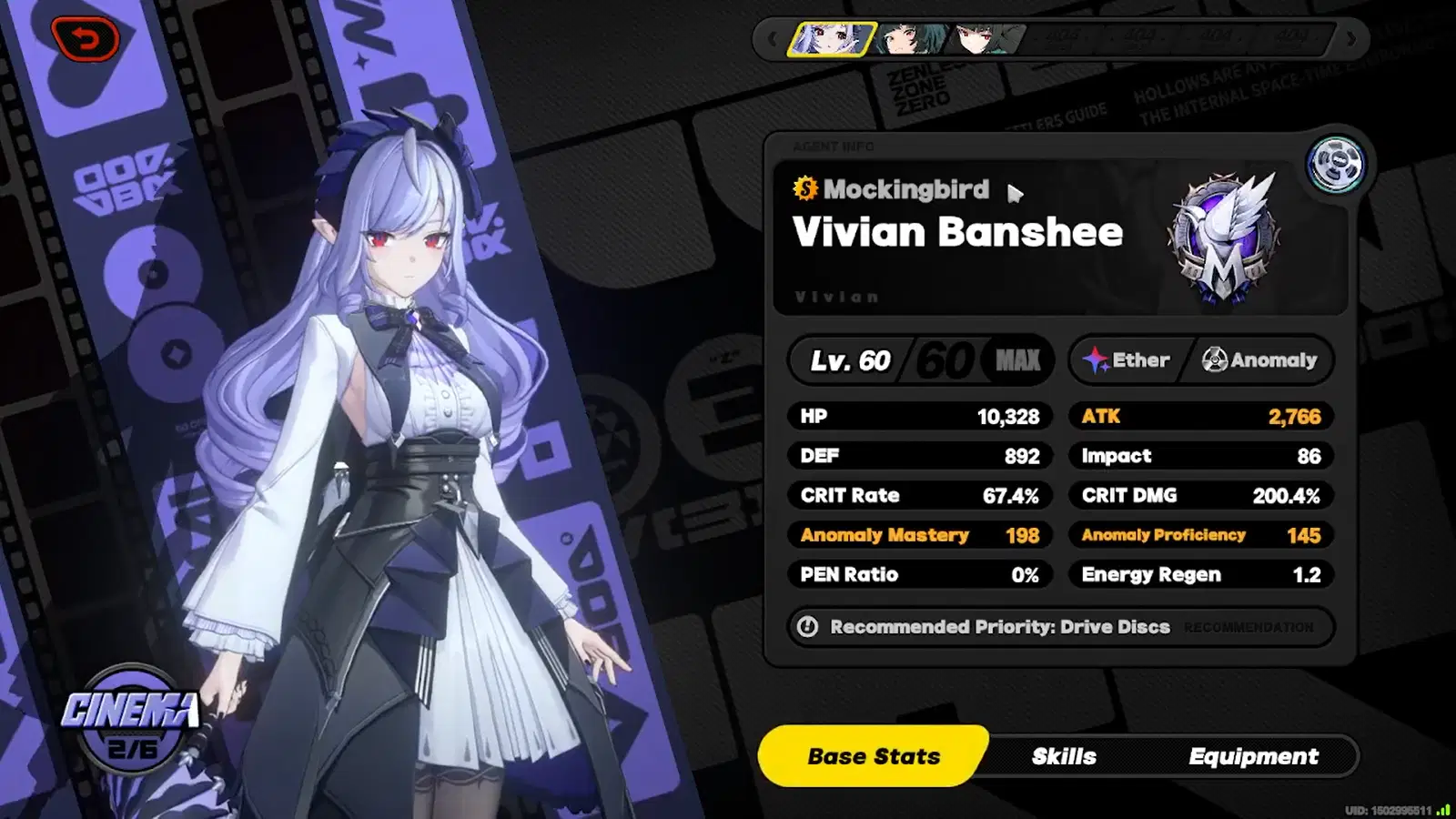Click the Lv. 60 MAX level bar
This screenshot has width=1456, height=819.
click(x=921, y=359)
